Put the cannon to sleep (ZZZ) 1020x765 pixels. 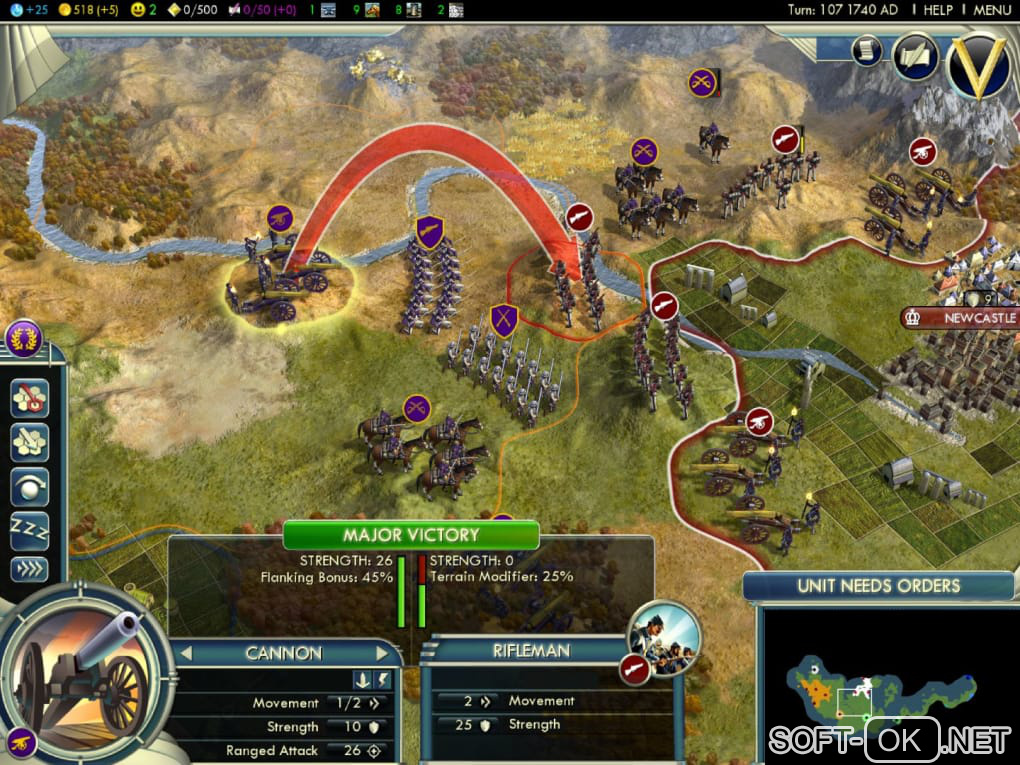click(30, 530)
